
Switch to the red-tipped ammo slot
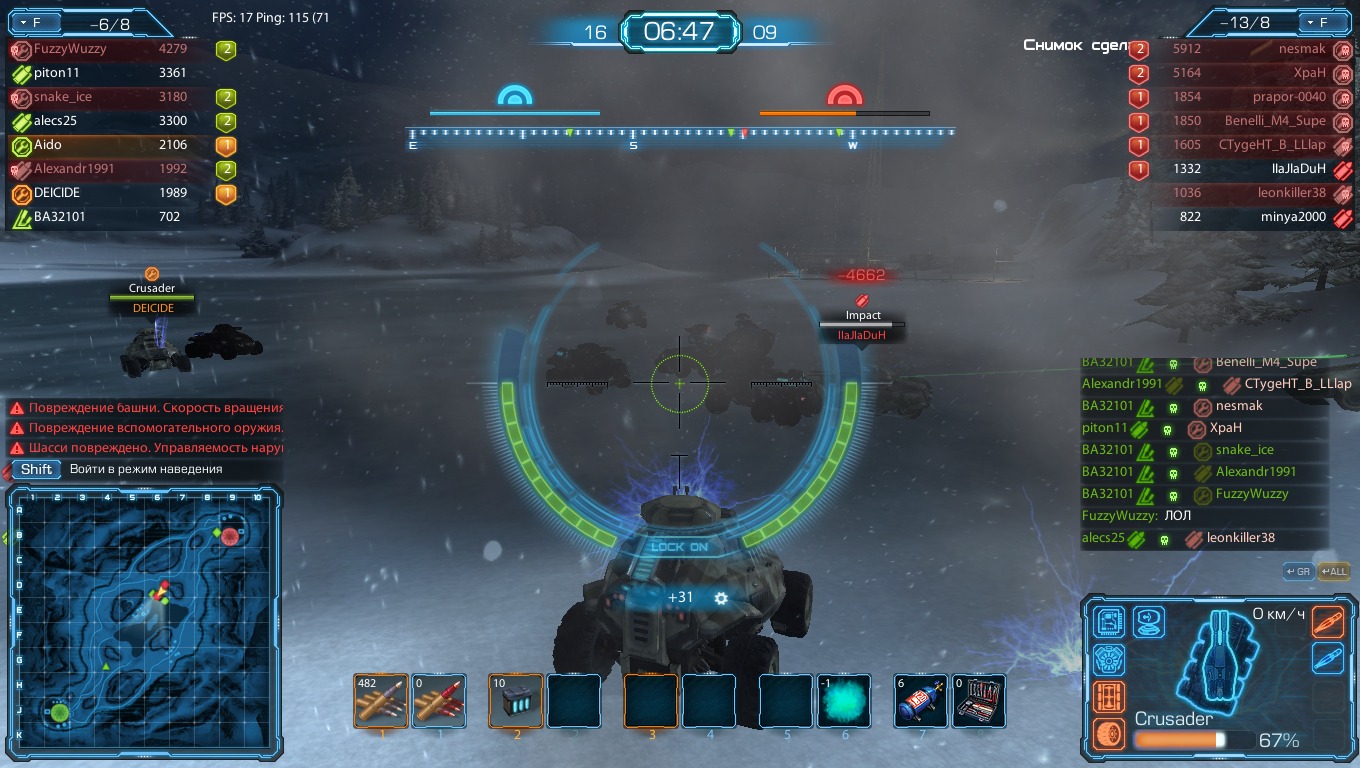click(x=439, y=701)
